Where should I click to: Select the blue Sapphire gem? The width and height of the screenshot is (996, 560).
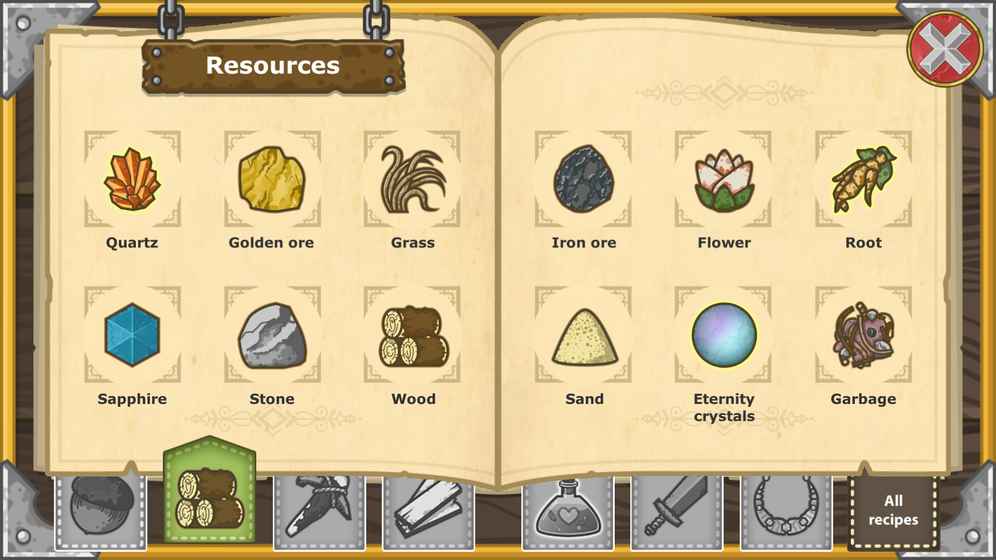tap(132, 336)
